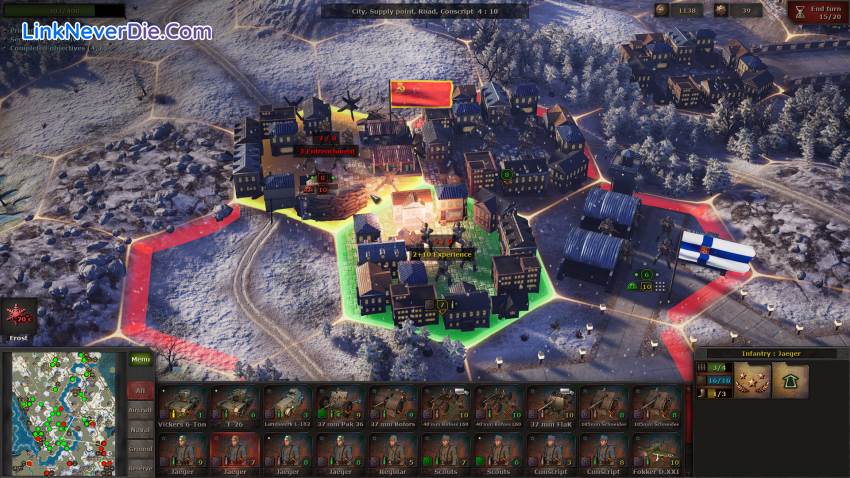Select the Vickers 6-Ton tank card

[x=184, y=405]
